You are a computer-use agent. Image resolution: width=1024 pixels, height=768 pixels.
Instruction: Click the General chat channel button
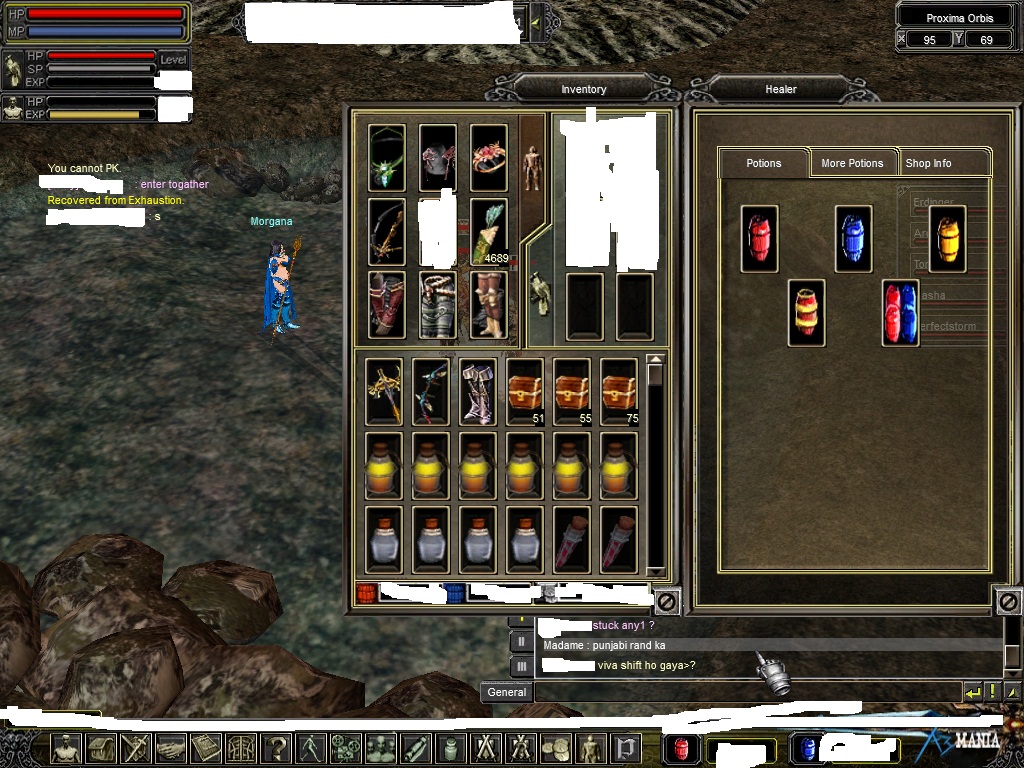[507, 692]
